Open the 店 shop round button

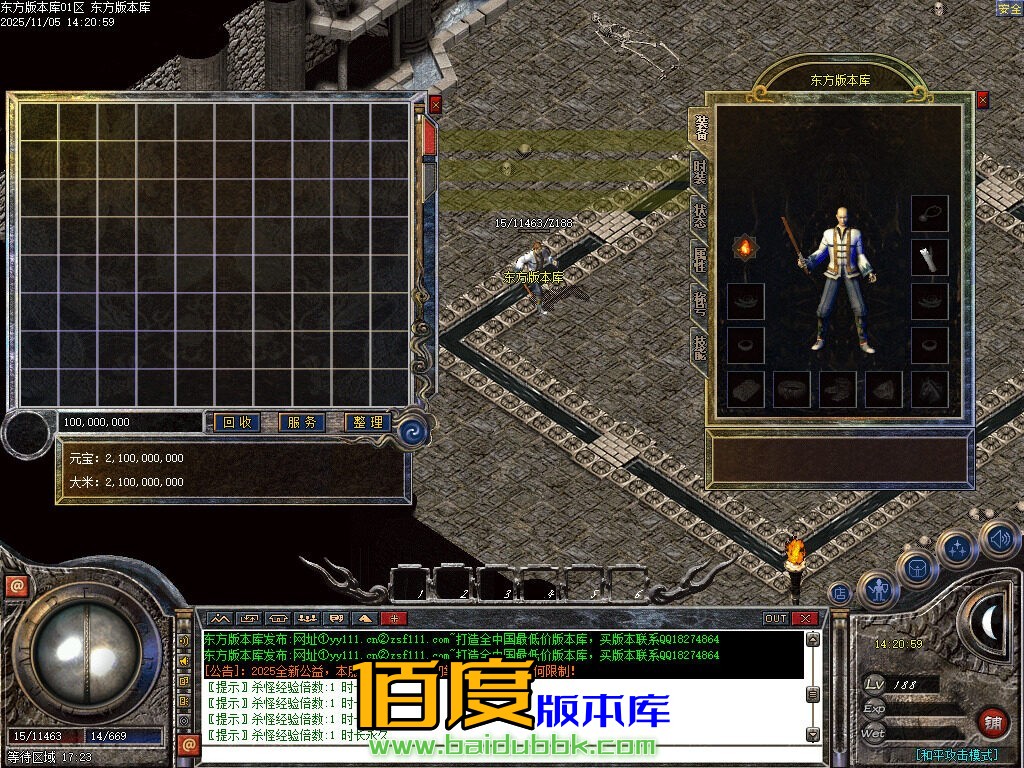click(839, 593)
